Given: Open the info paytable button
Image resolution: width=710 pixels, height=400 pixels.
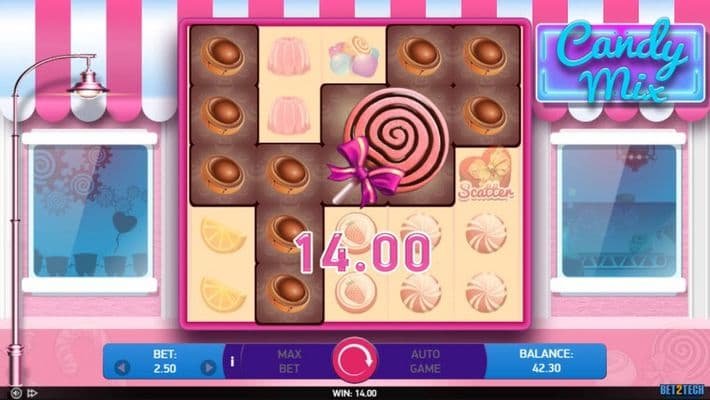Looking at the screenshot, I should tap(232, 360).
